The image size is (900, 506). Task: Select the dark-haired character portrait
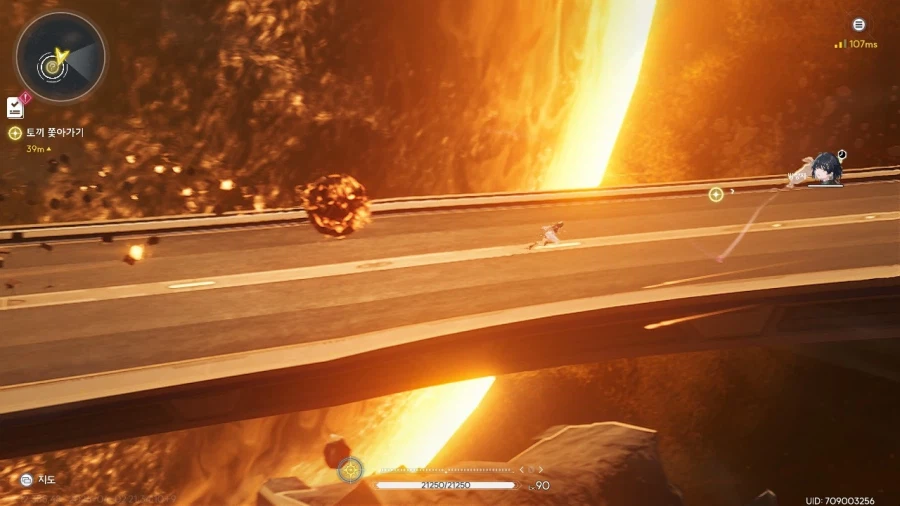(826, 168)
